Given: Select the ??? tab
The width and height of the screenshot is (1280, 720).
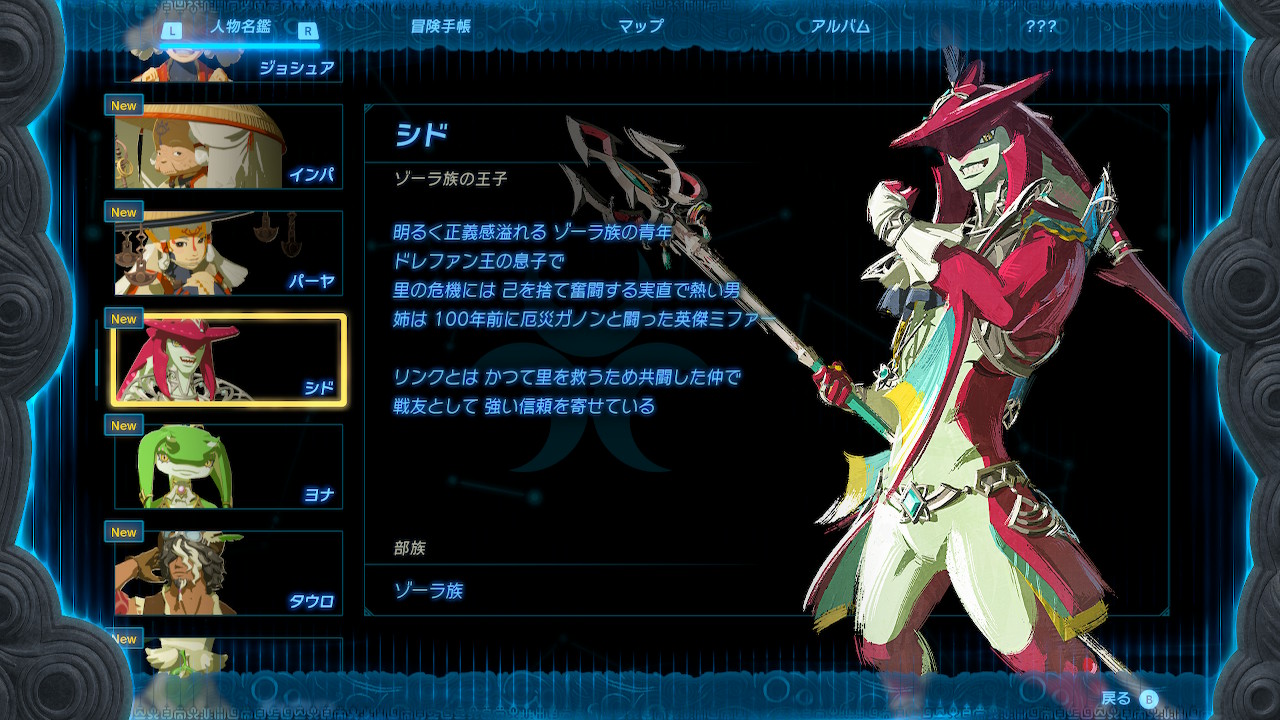Looking at the screenshot, I should (1040, 27).
